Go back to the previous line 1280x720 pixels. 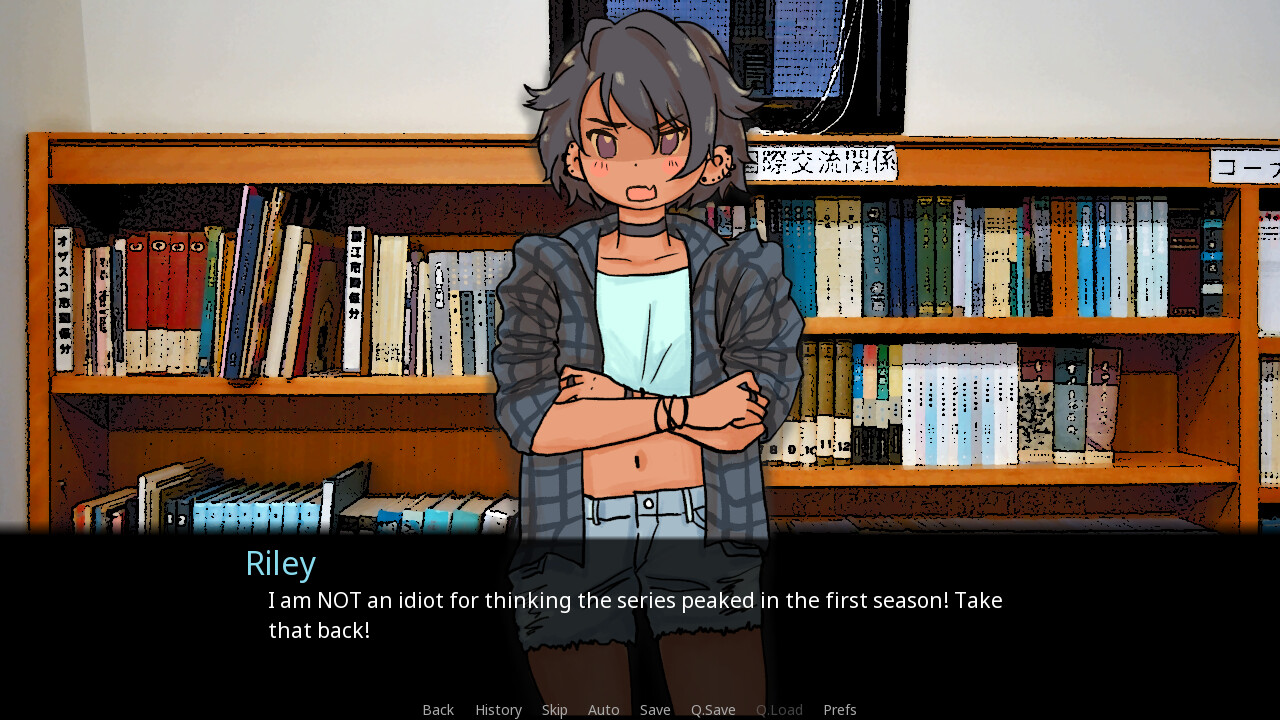tap(438, 710)
